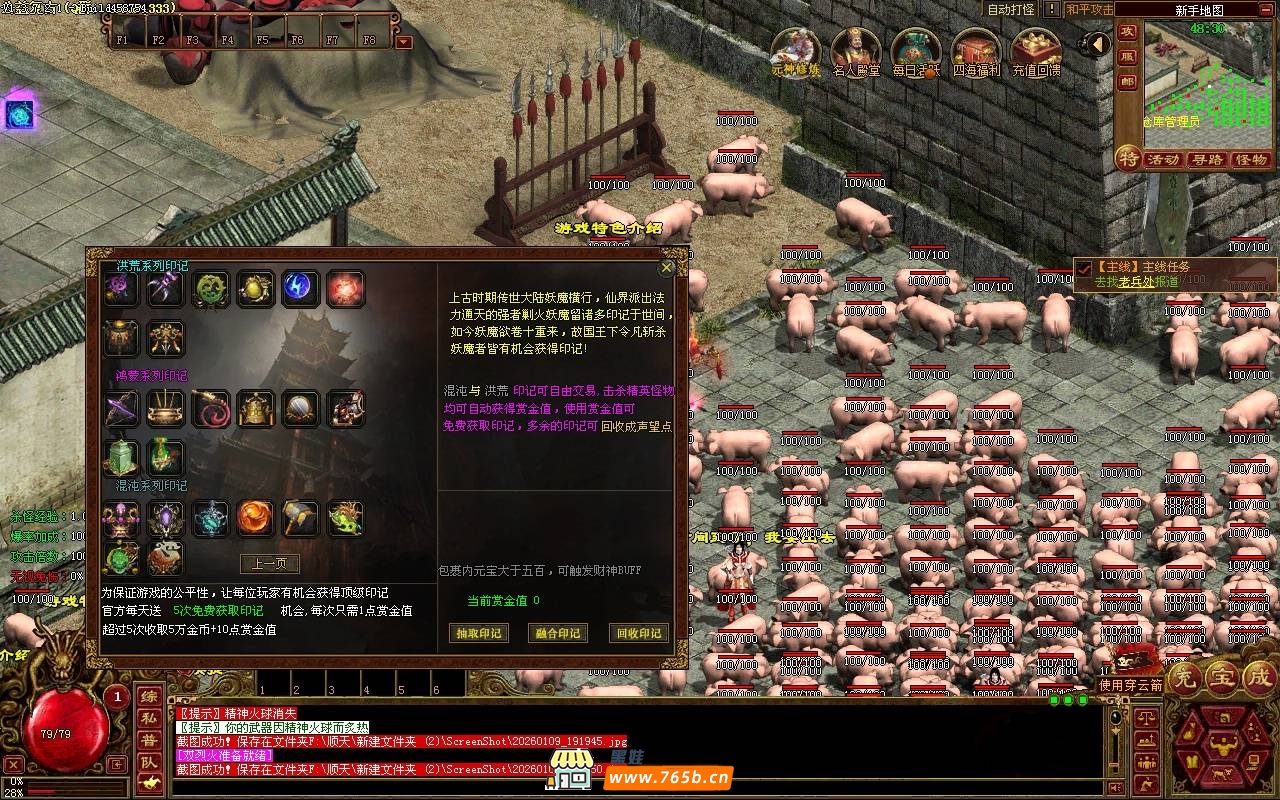
Task: Click the 寻路 pathfinding button
Action: 1207,159
